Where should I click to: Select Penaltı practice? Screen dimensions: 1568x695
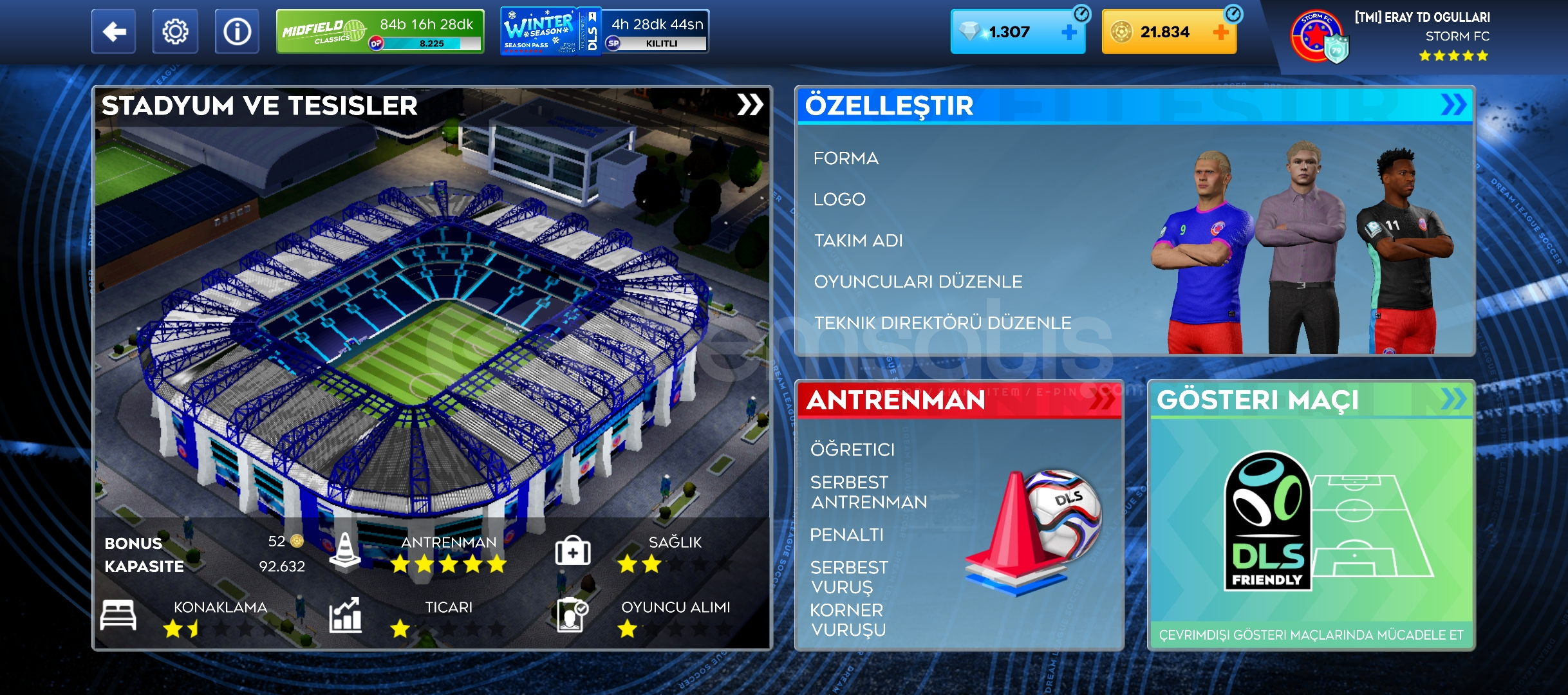[x=846, y=535]
